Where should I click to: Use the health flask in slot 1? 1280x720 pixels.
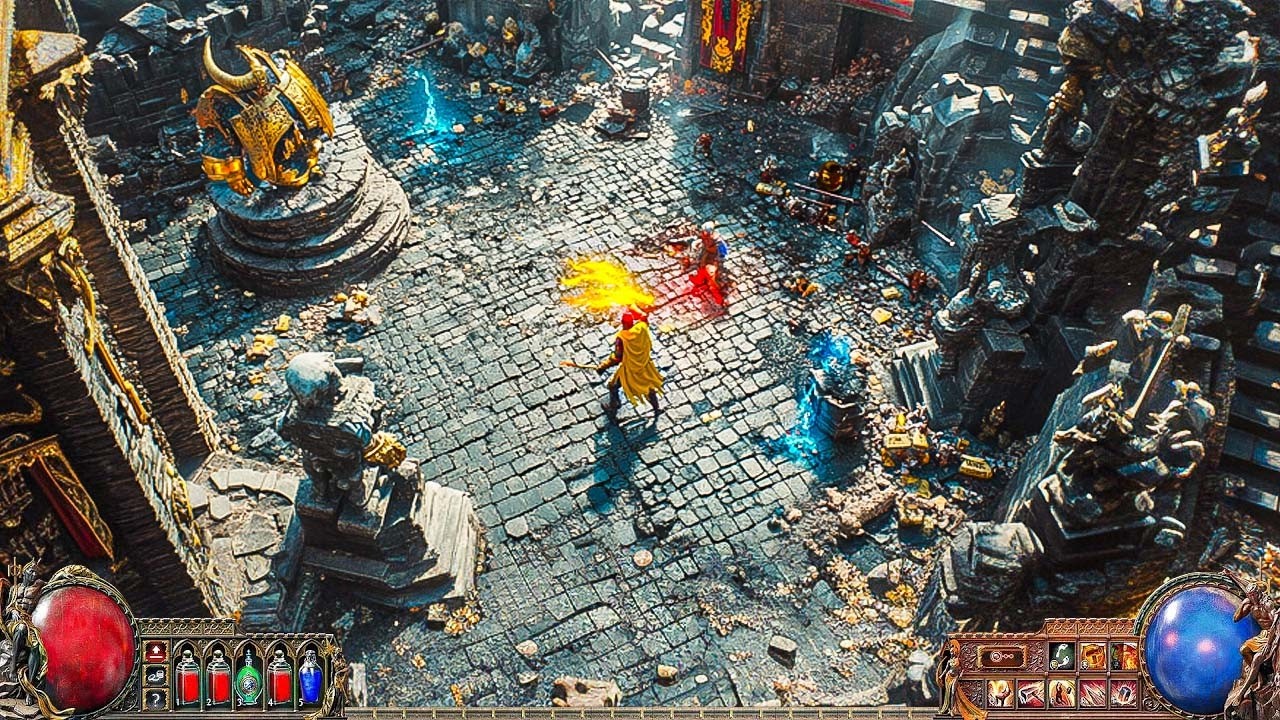pyautogui.click(x=187, y=676)
